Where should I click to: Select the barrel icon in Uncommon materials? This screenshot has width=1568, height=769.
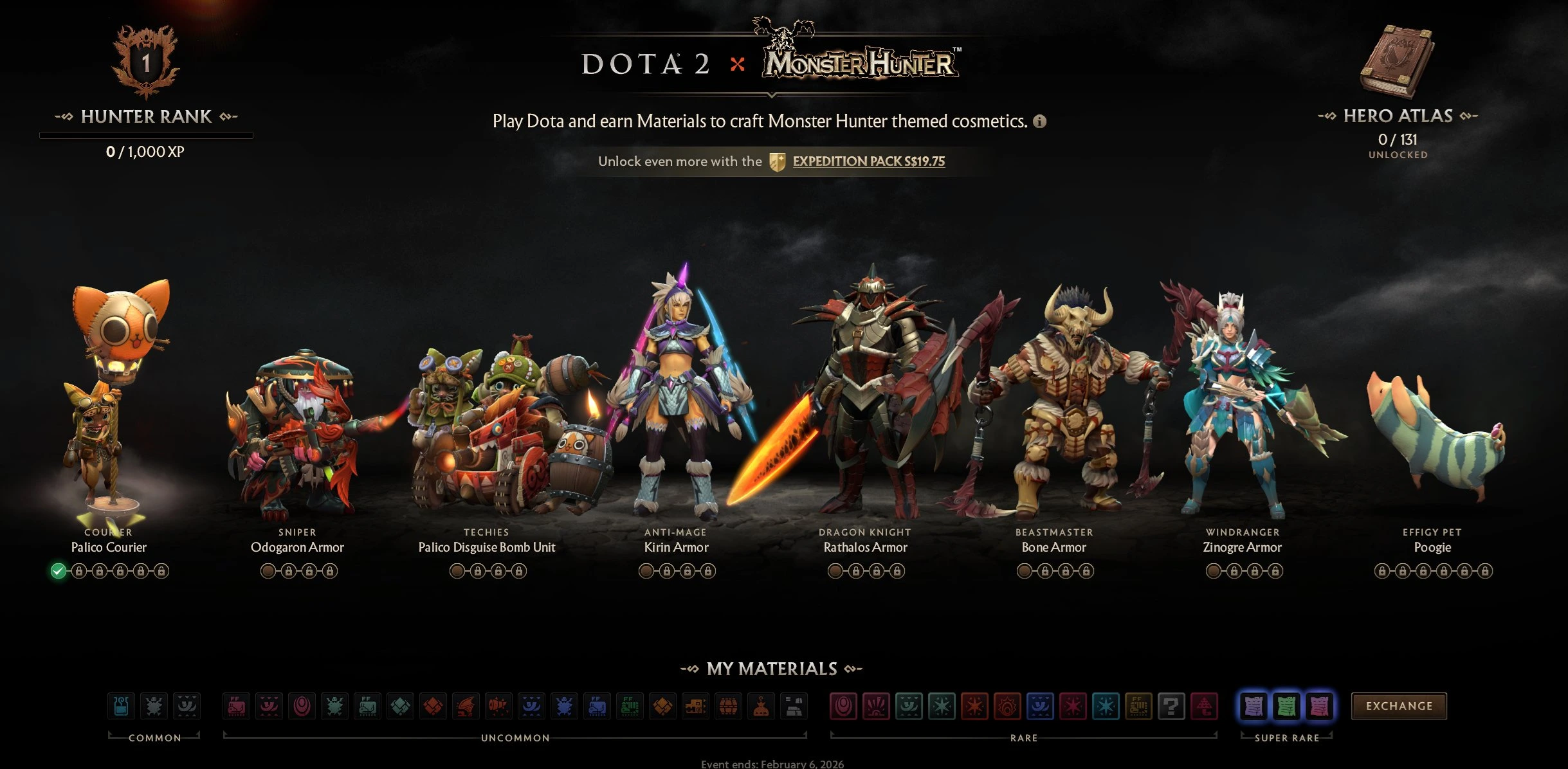[729, 706]
